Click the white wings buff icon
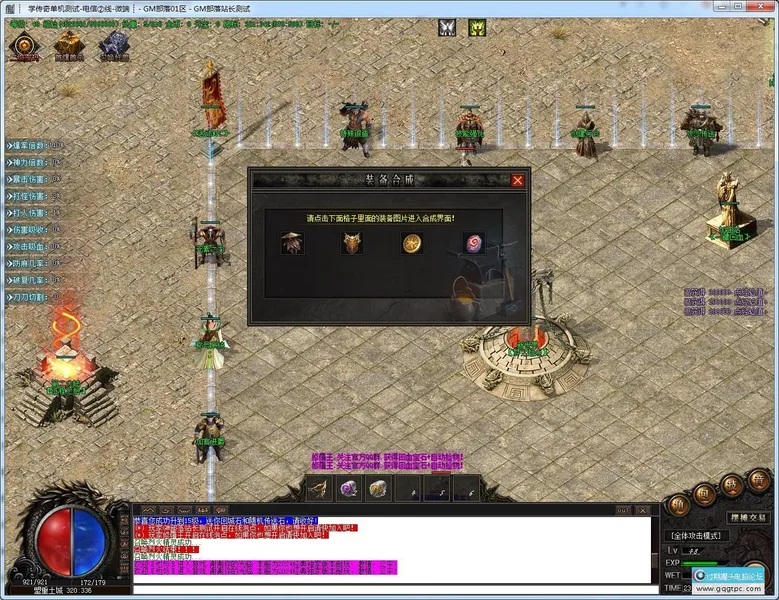The image size is (779, 600). pos(446,29)
